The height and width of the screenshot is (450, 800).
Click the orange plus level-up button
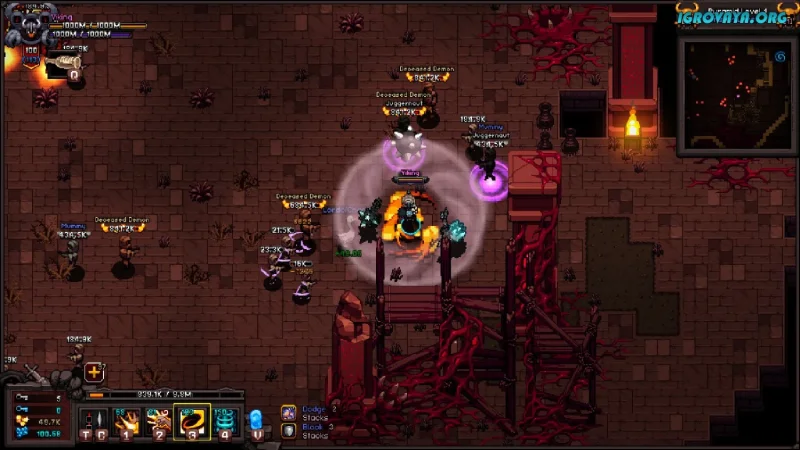[94, 372]
